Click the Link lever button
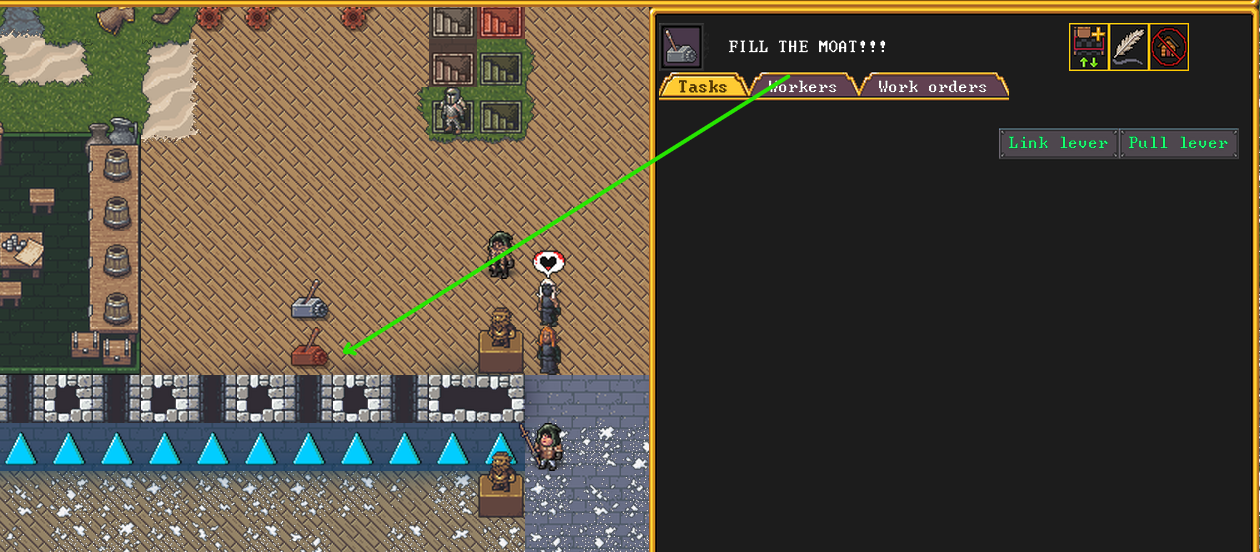 [x=1058, y=143]
